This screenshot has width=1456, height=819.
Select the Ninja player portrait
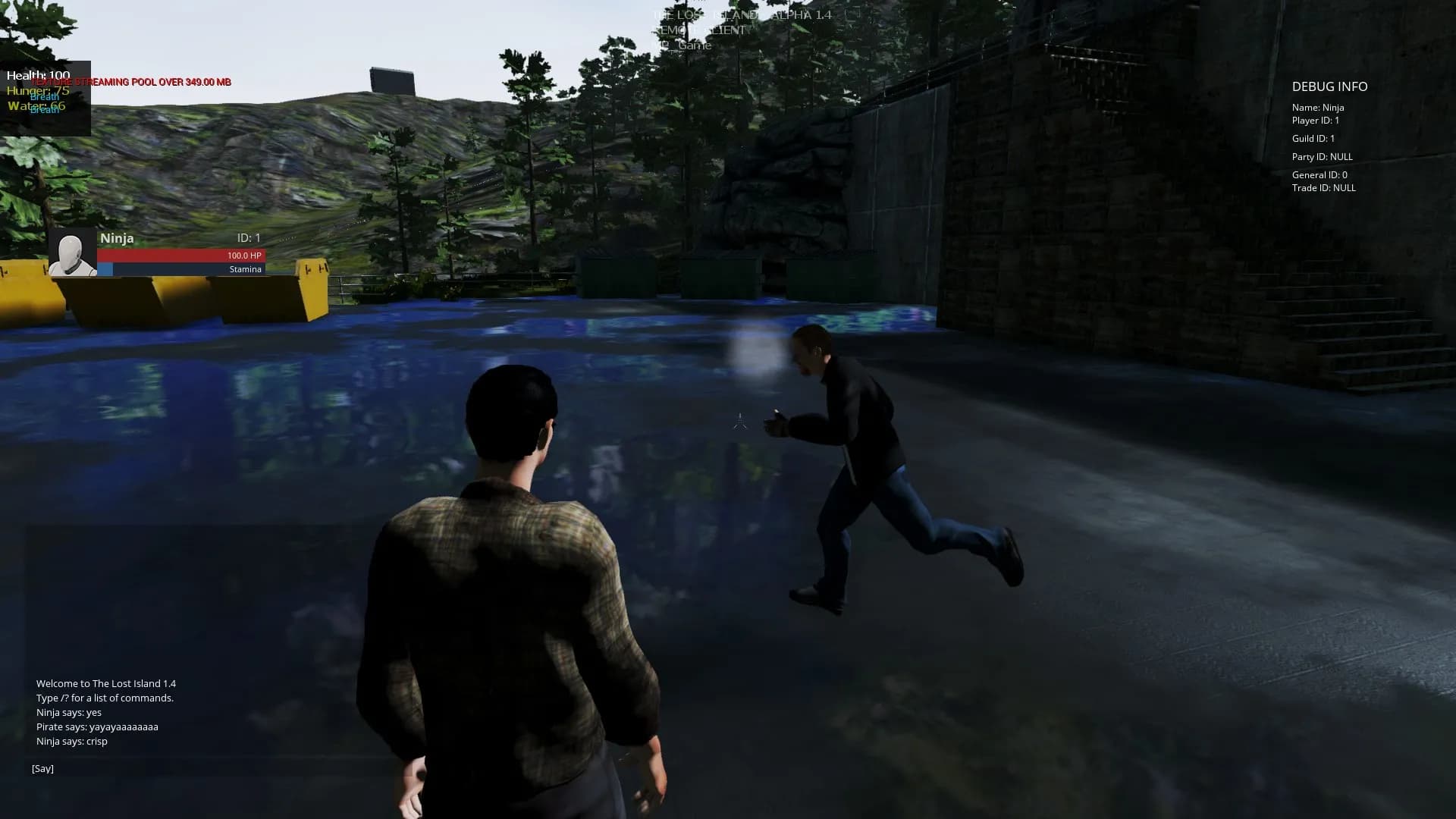click(73, 253)
